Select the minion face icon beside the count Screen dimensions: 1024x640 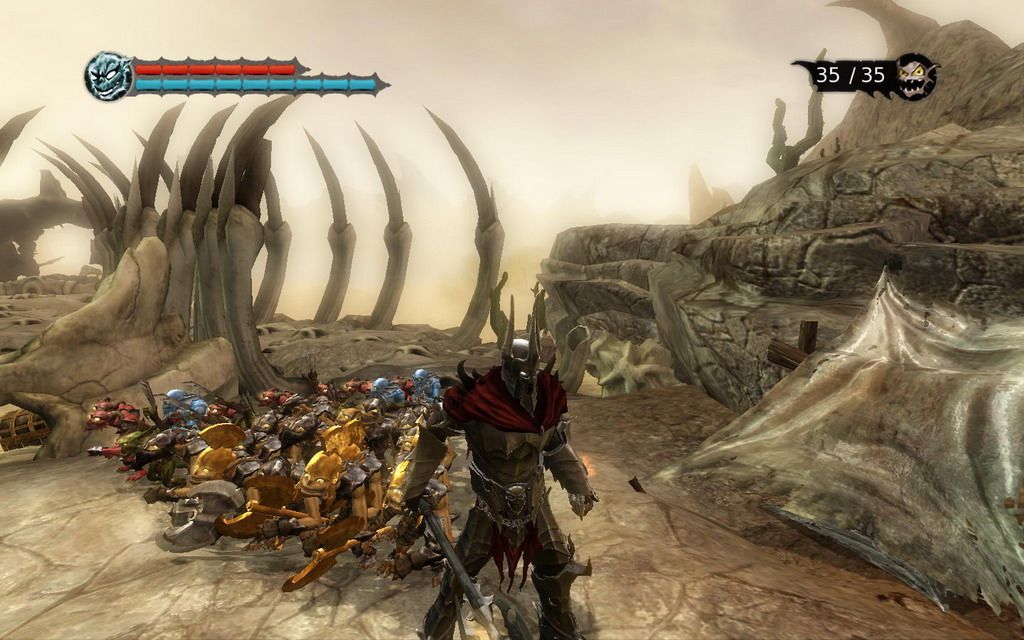point(915,76)
